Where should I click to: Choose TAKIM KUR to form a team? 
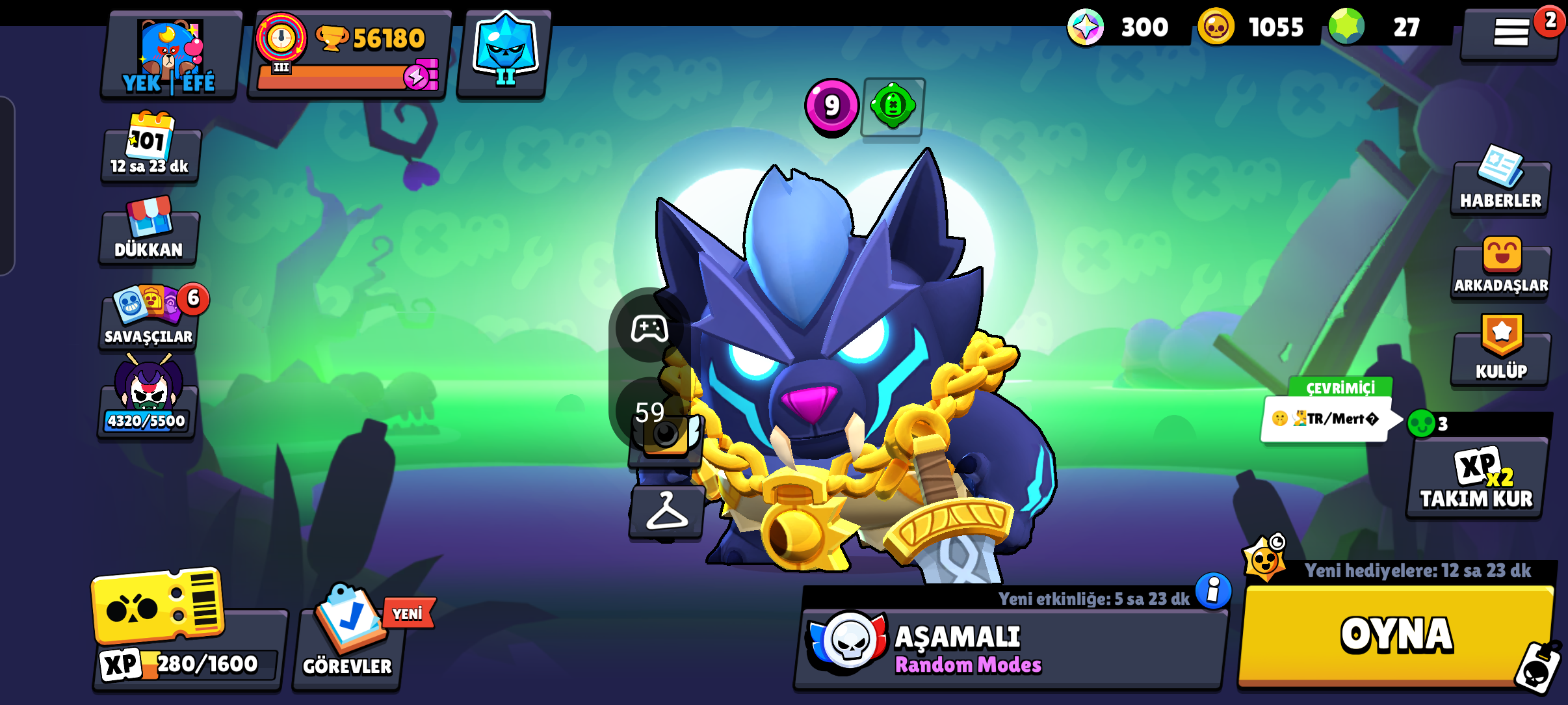(x=1476, y=479)
